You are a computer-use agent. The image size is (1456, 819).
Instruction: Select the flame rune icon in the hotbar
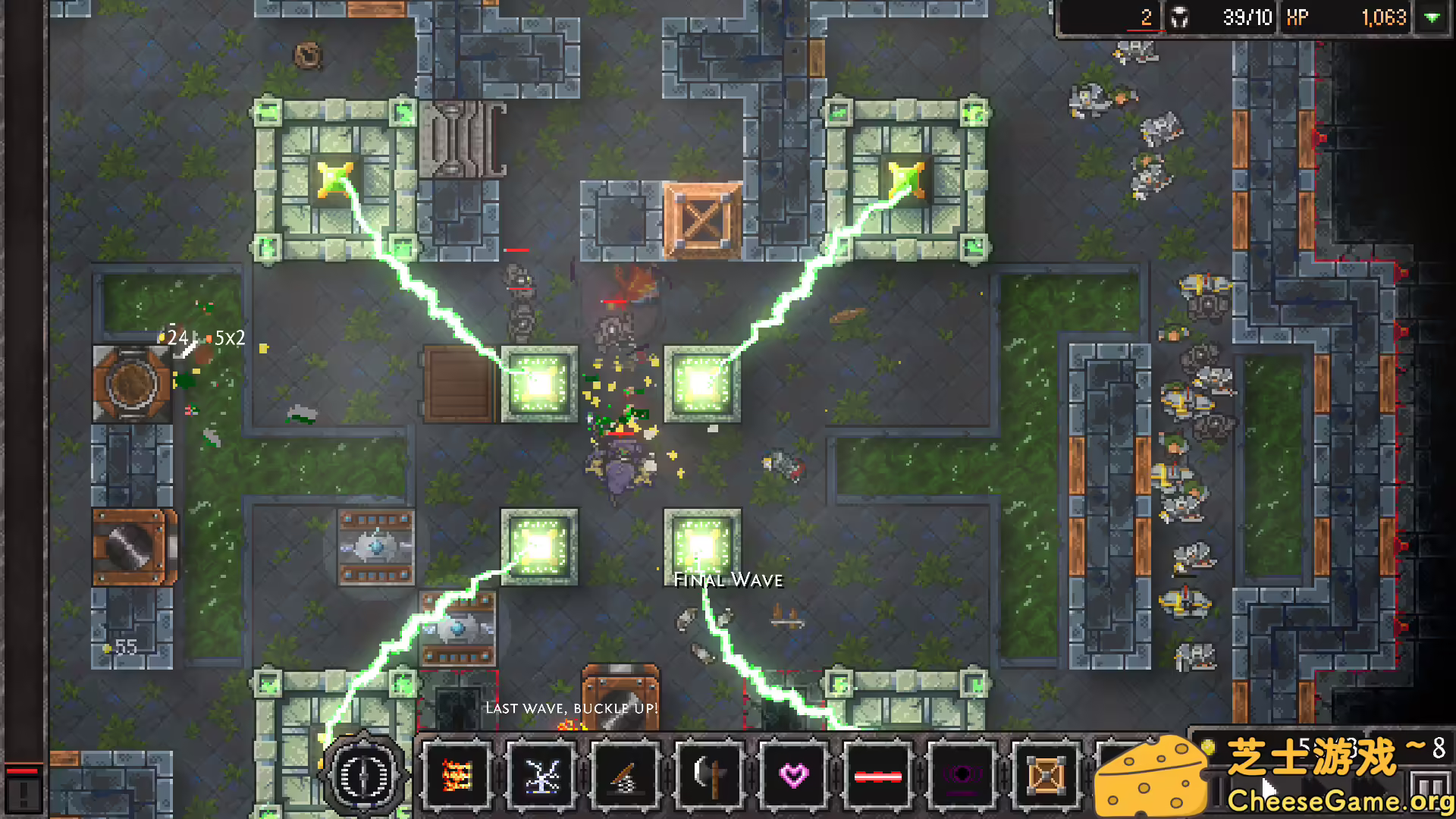click(457, 773)
